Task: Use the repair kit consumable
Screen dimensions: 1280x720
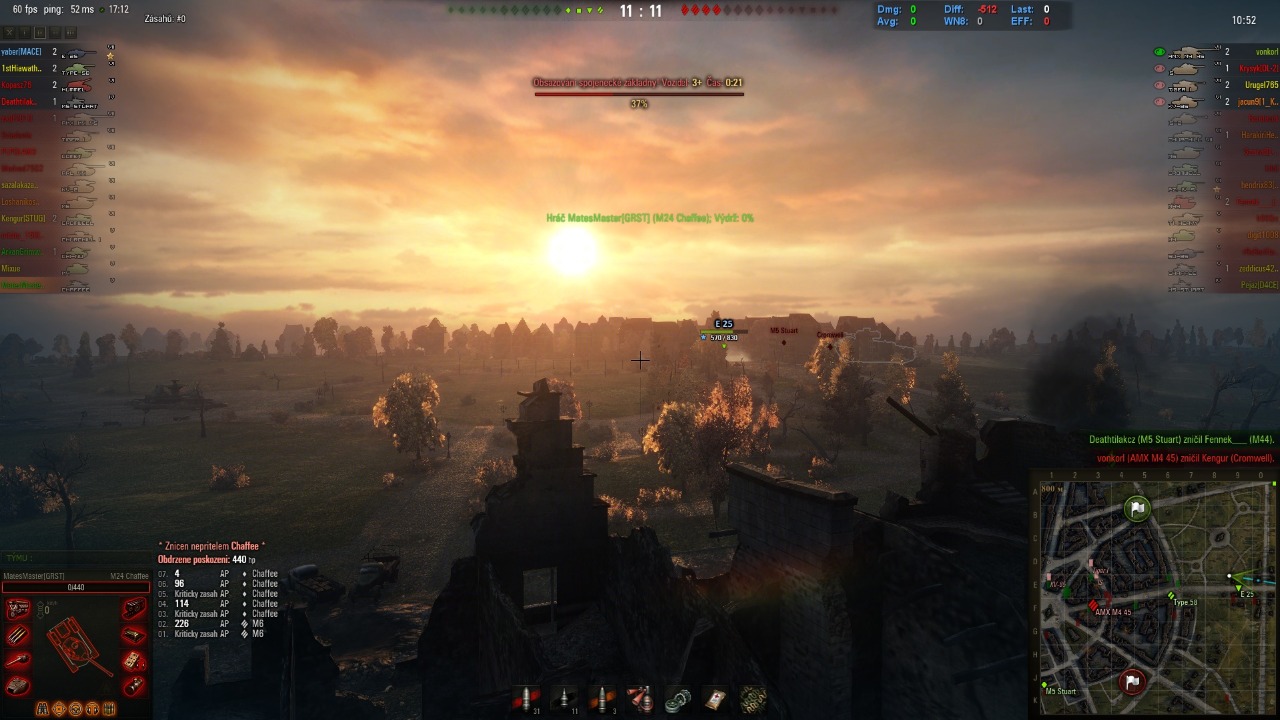Action: point(678,698)
